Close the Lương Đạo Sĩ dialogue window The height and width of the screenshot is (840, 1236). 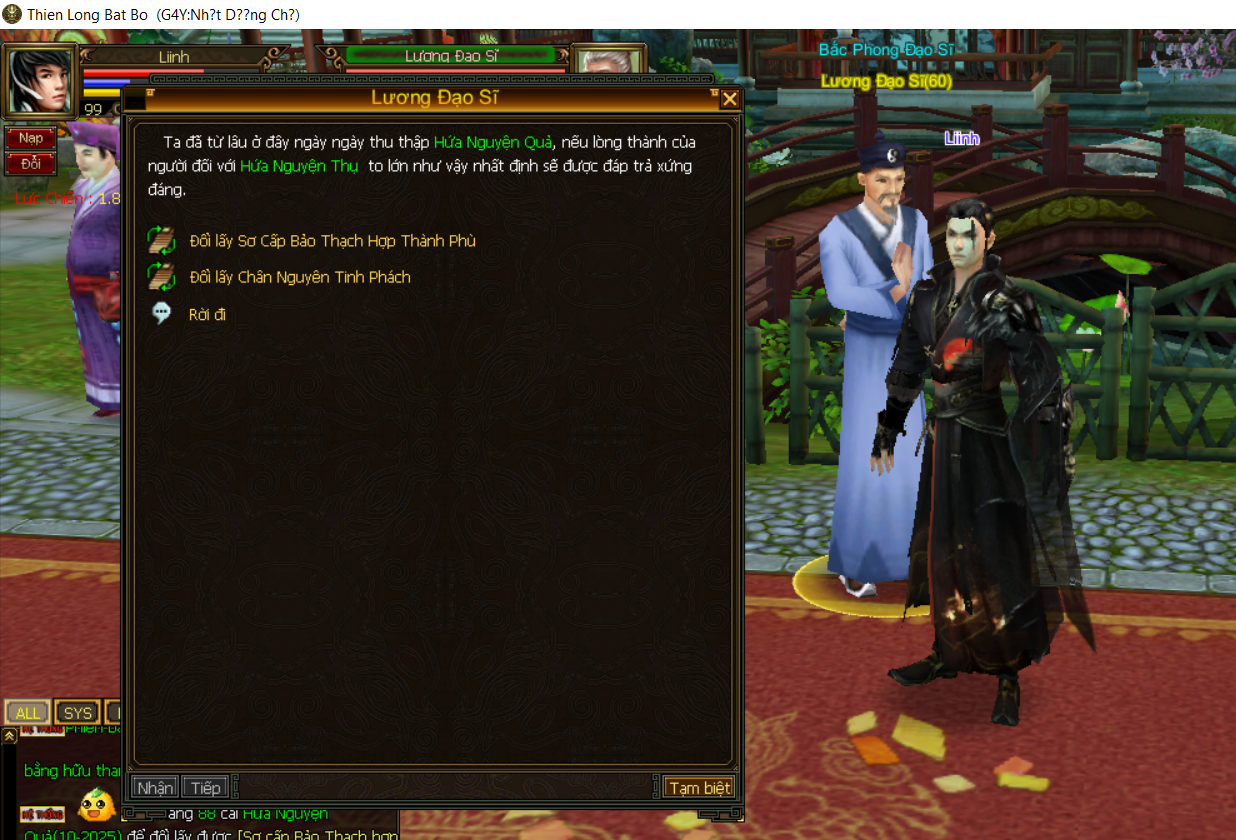click(x=730, y=98)
